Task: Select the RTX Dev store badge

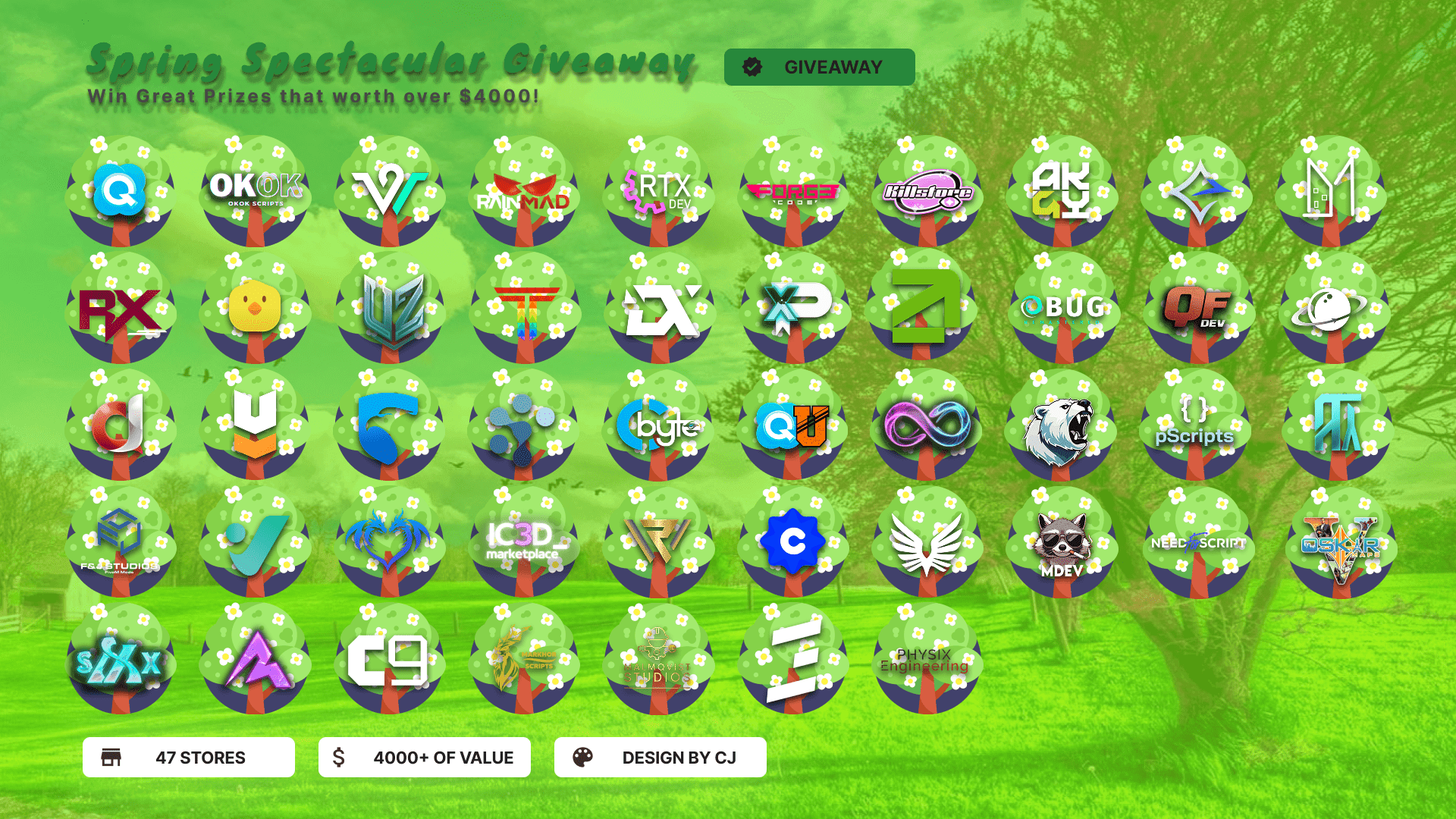Action: tap(658, 190)
